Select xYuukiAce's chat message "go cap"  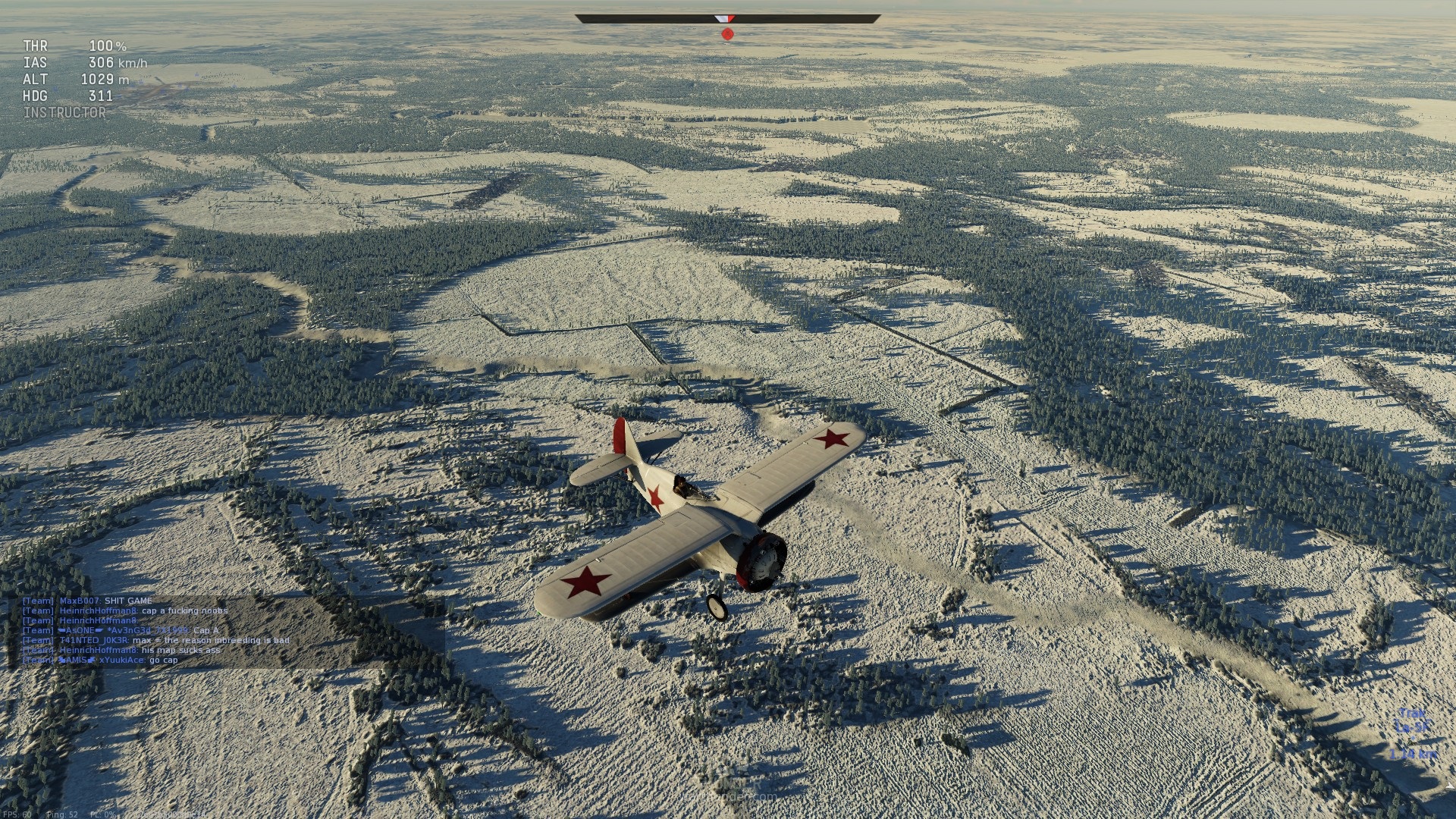click(163, 660)
